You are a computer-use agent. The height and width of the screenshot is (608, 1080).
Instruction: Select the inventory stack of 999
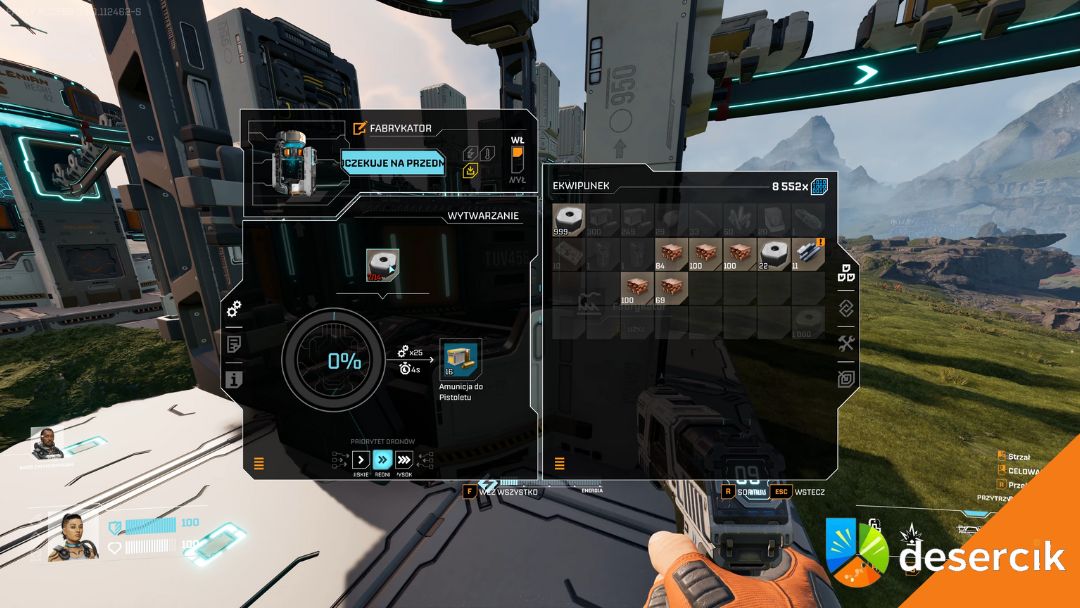pos(571,221)
